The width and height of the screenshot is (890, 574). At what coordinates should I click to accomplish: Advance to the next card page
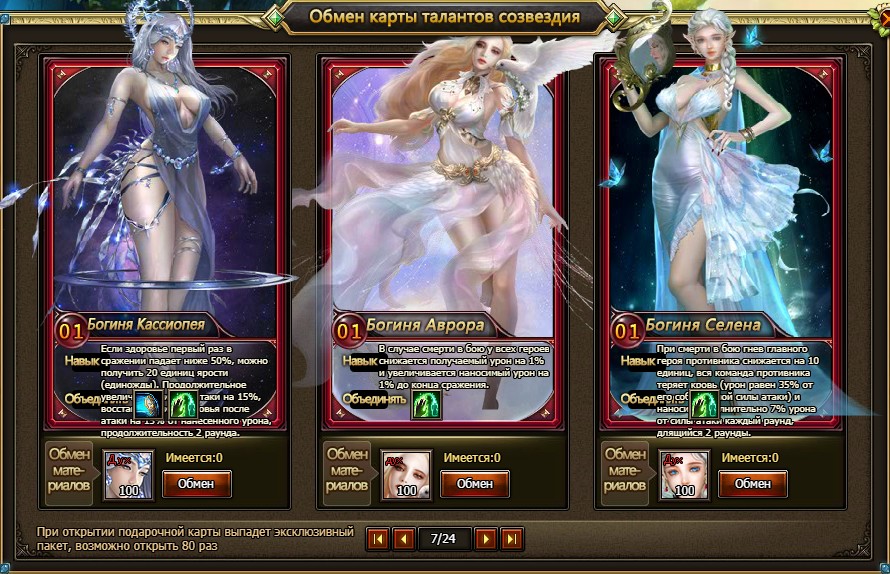point(485,539)
